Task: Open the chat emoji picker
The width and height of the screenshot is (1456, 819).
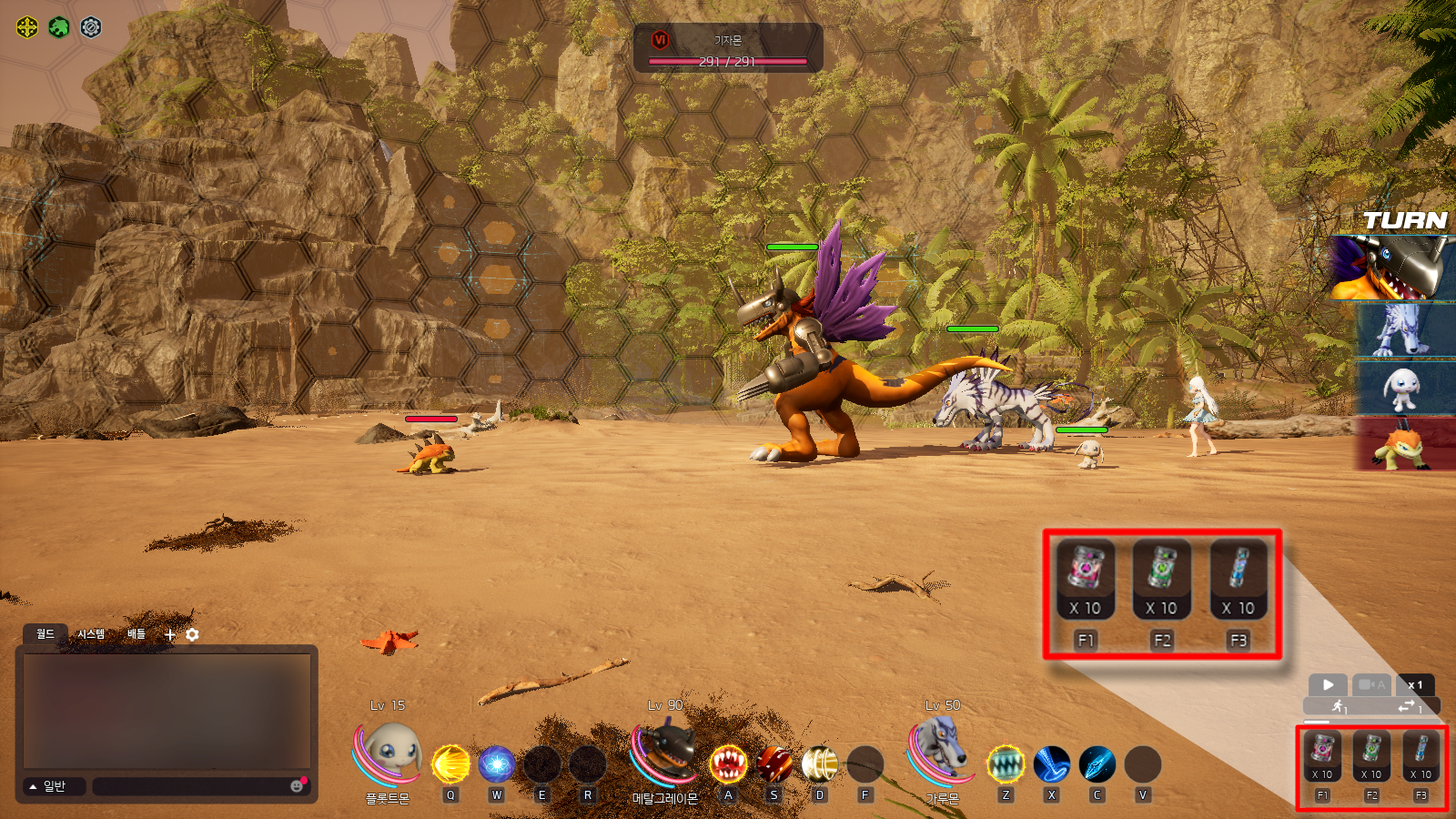Action: coord(297,786)
